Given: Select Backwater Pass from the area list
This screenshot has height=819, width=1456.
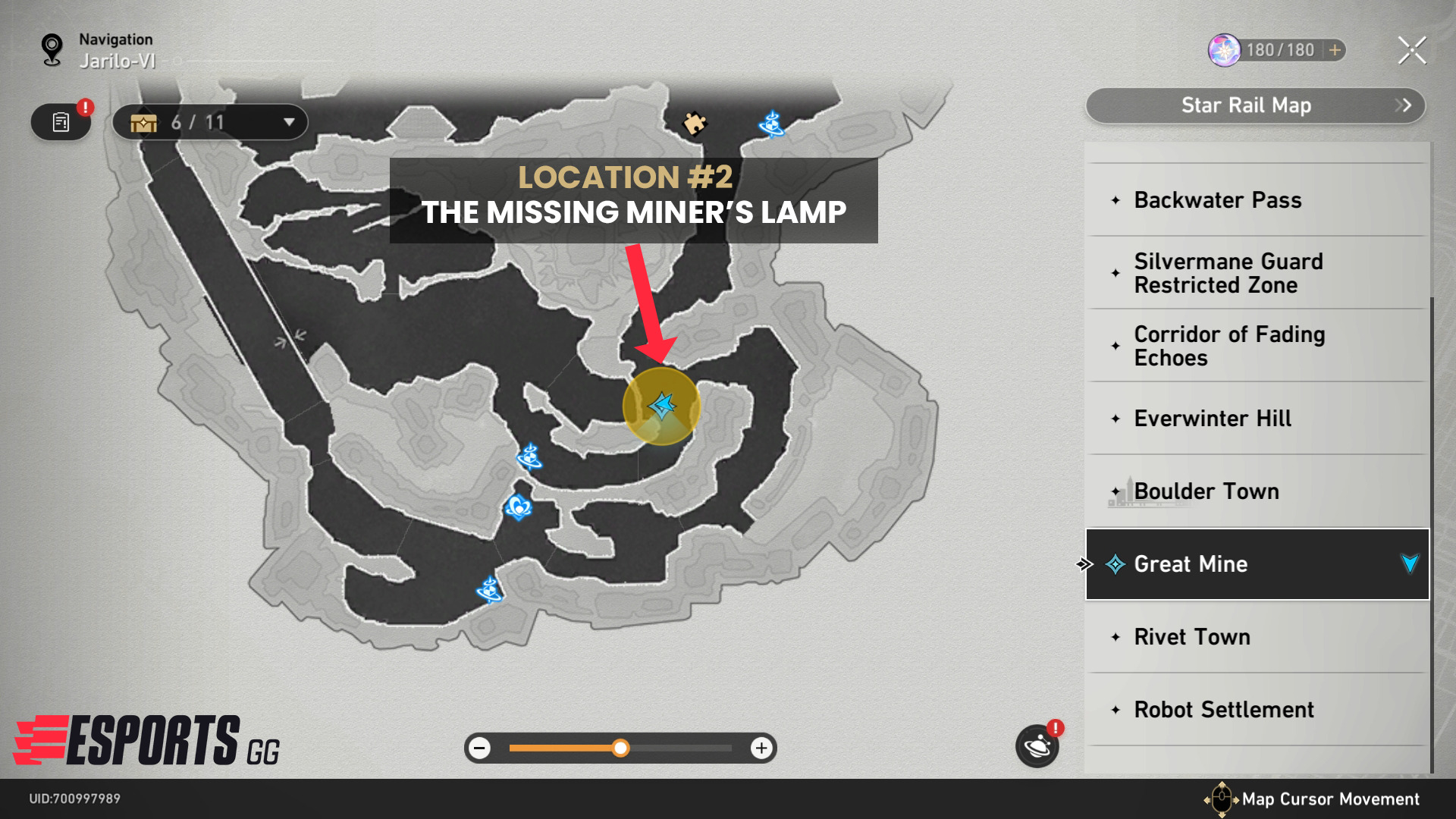Looking at the screenshot, I should pos(1217,200).
